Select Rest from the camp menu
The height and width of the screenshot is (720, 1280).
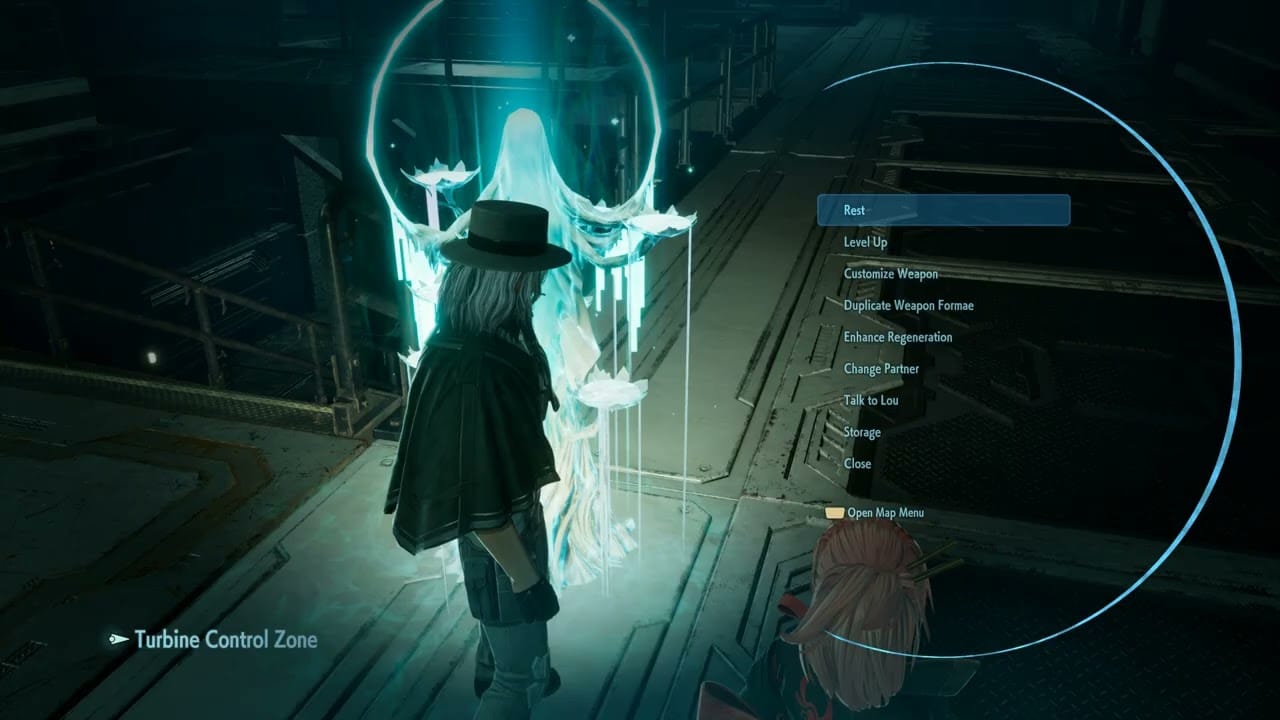point(854,210)
